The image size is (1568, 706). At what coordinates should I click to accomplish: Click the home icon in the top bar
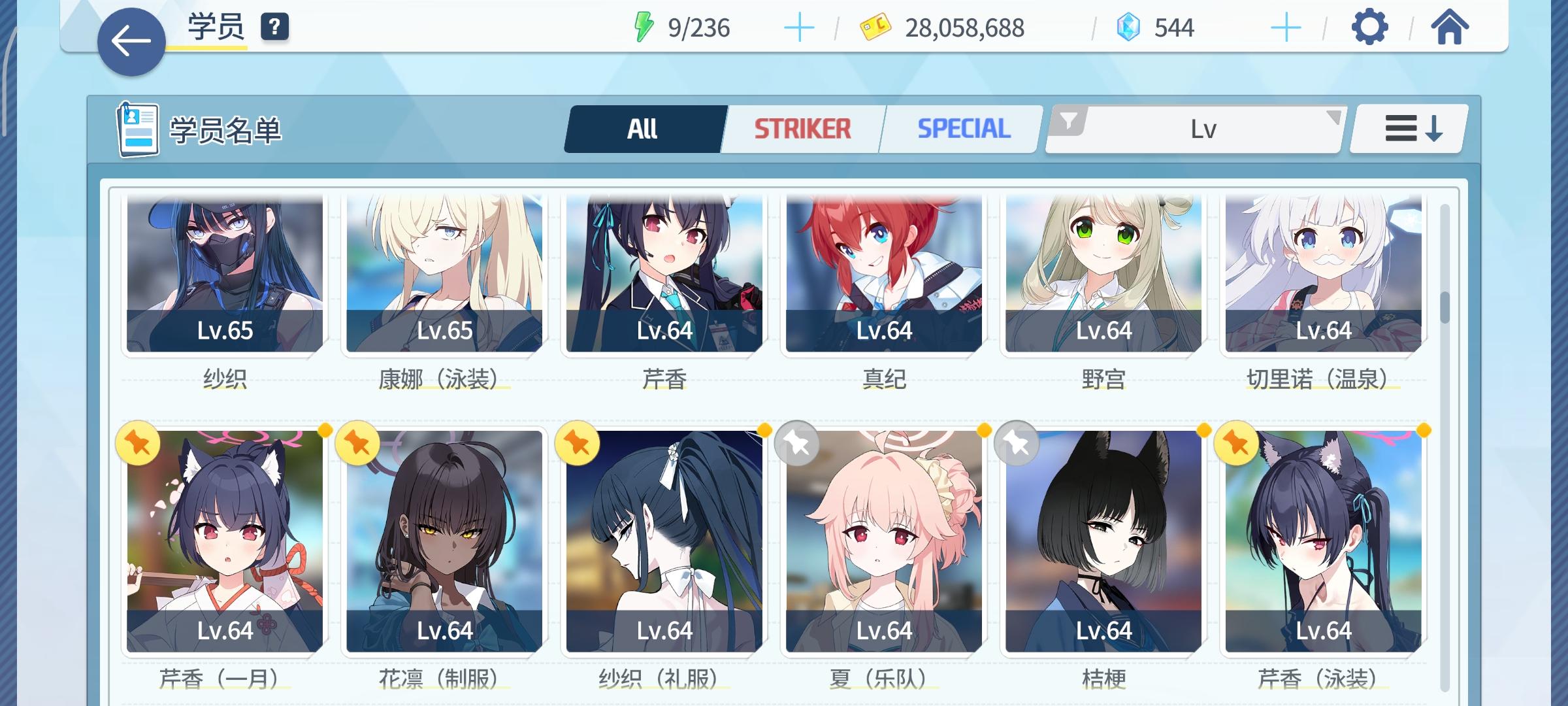tap(1450, 28)
